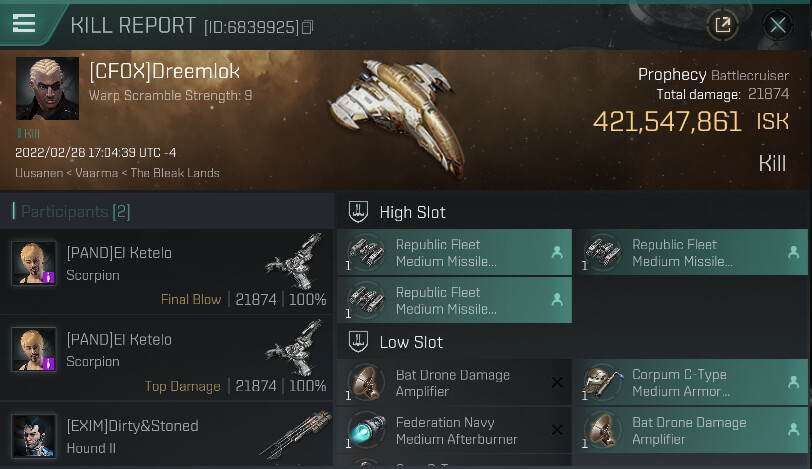The image size is (812, 469).
Task: Select the Federation Navy Medium Afterburner item
Action: [x=454, y=430]
